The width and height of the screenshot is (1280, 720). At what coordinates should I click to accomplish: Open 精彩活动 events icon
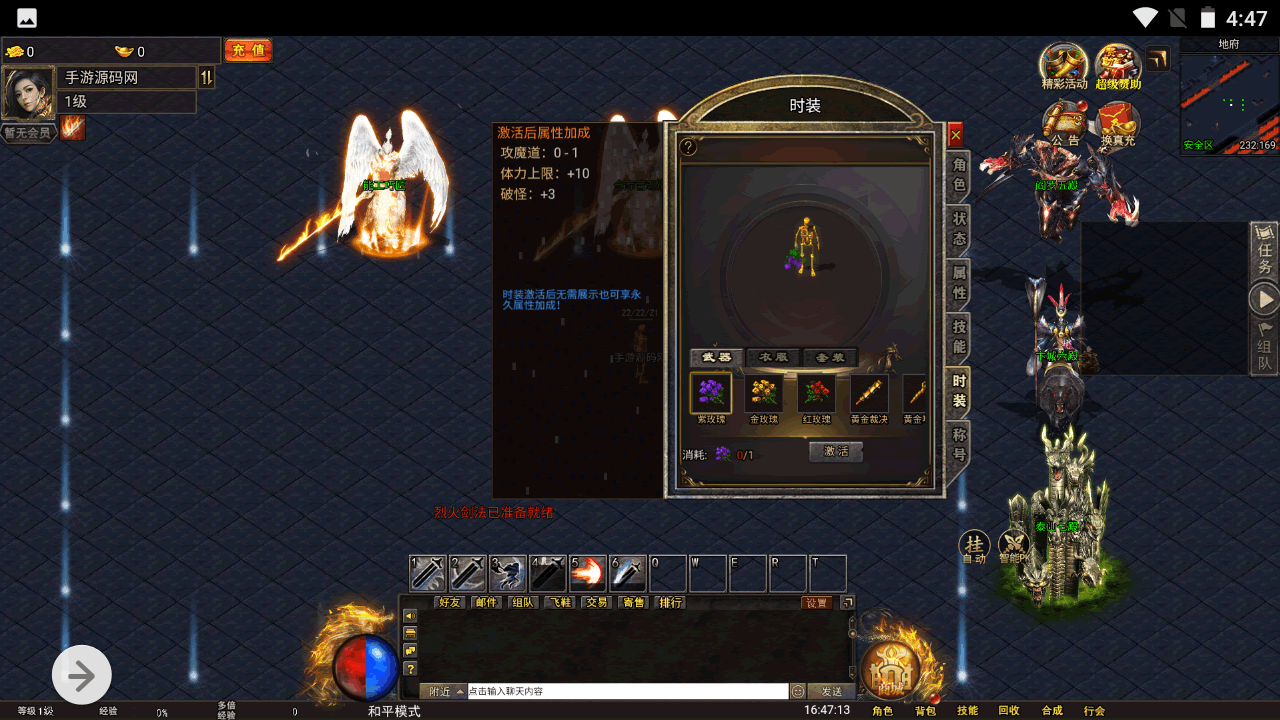click(1064, 66)
